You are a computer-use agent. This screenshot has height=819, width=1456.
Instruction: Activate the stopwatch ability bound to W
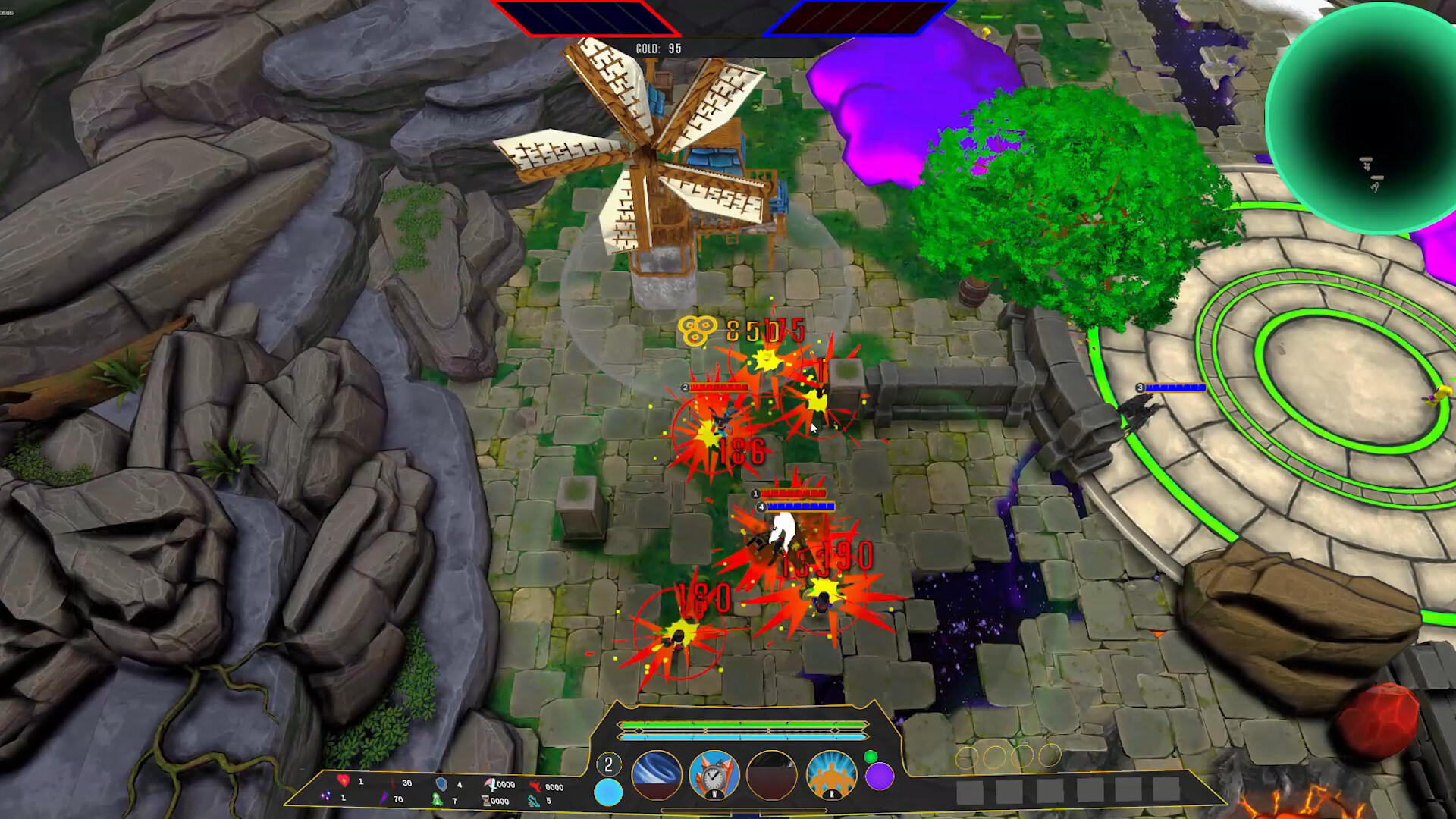(714, 776)
